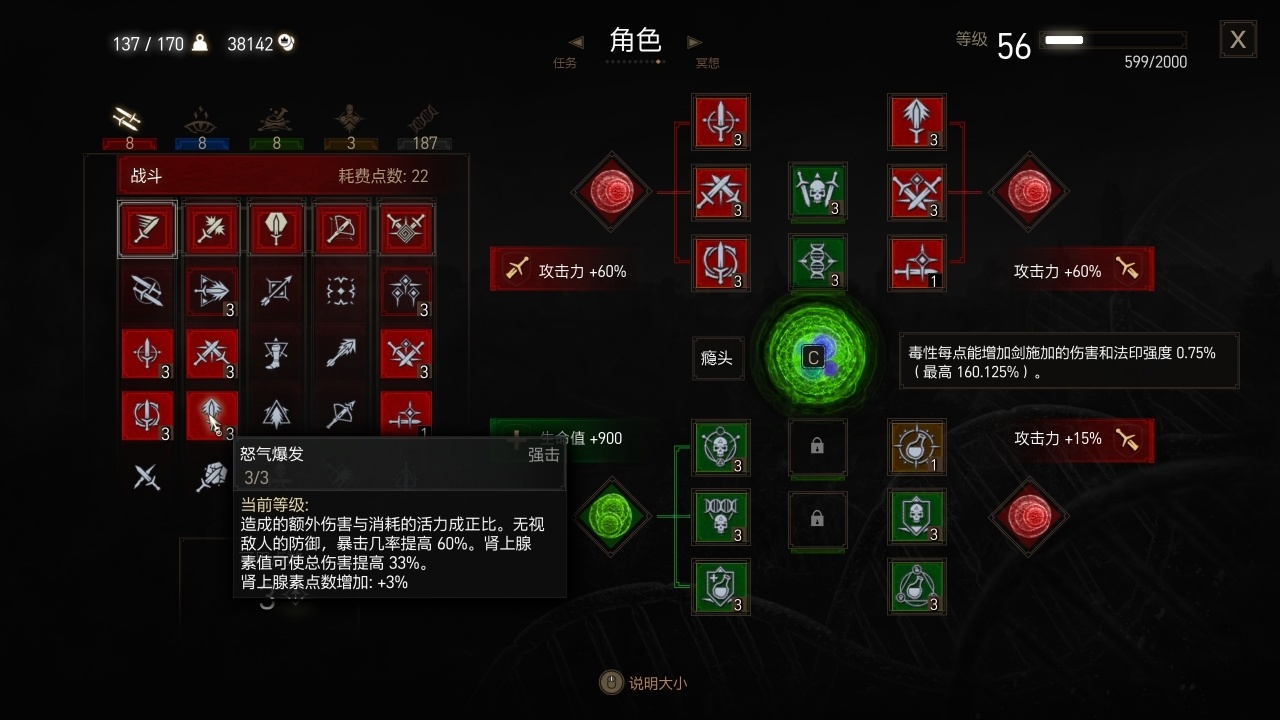1280x720 pixels.
Task: Select the orange potion skill with 1 point
Action: pyautogui.click(x=917, y=448)
